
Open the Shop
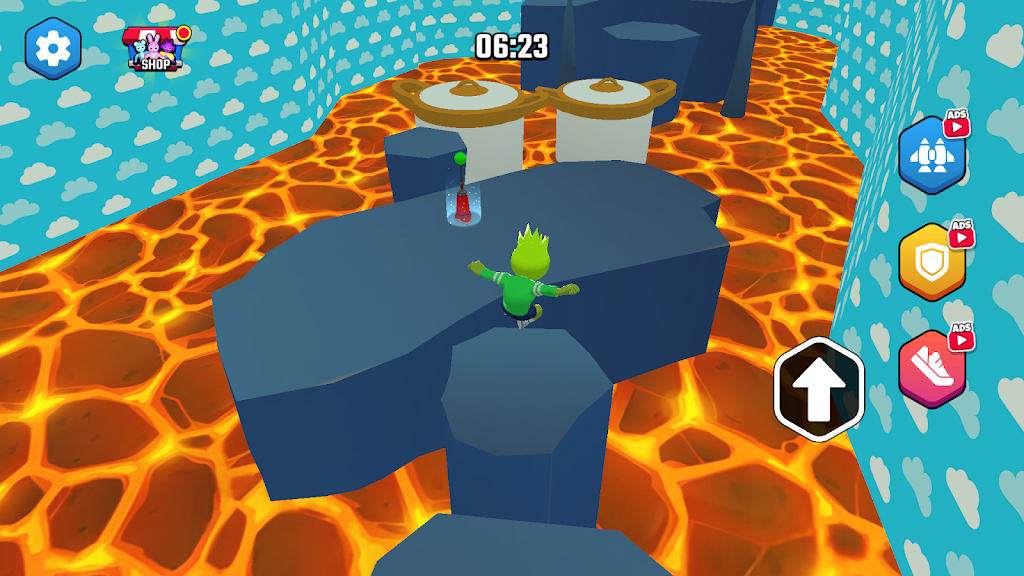(156, 49)
